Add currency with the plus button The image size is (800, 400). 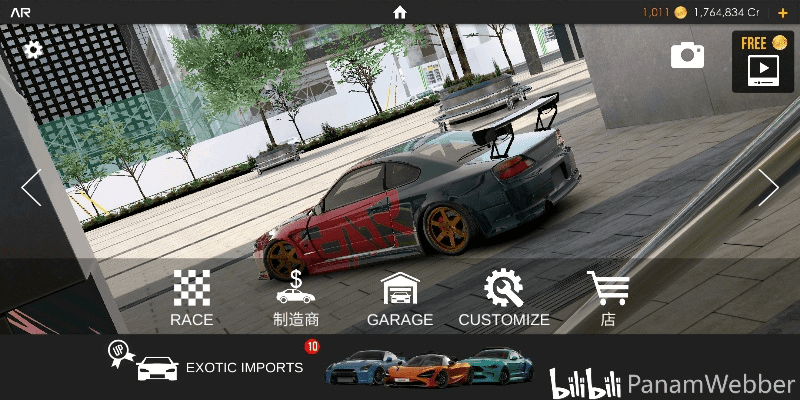(x=783, y=12)
